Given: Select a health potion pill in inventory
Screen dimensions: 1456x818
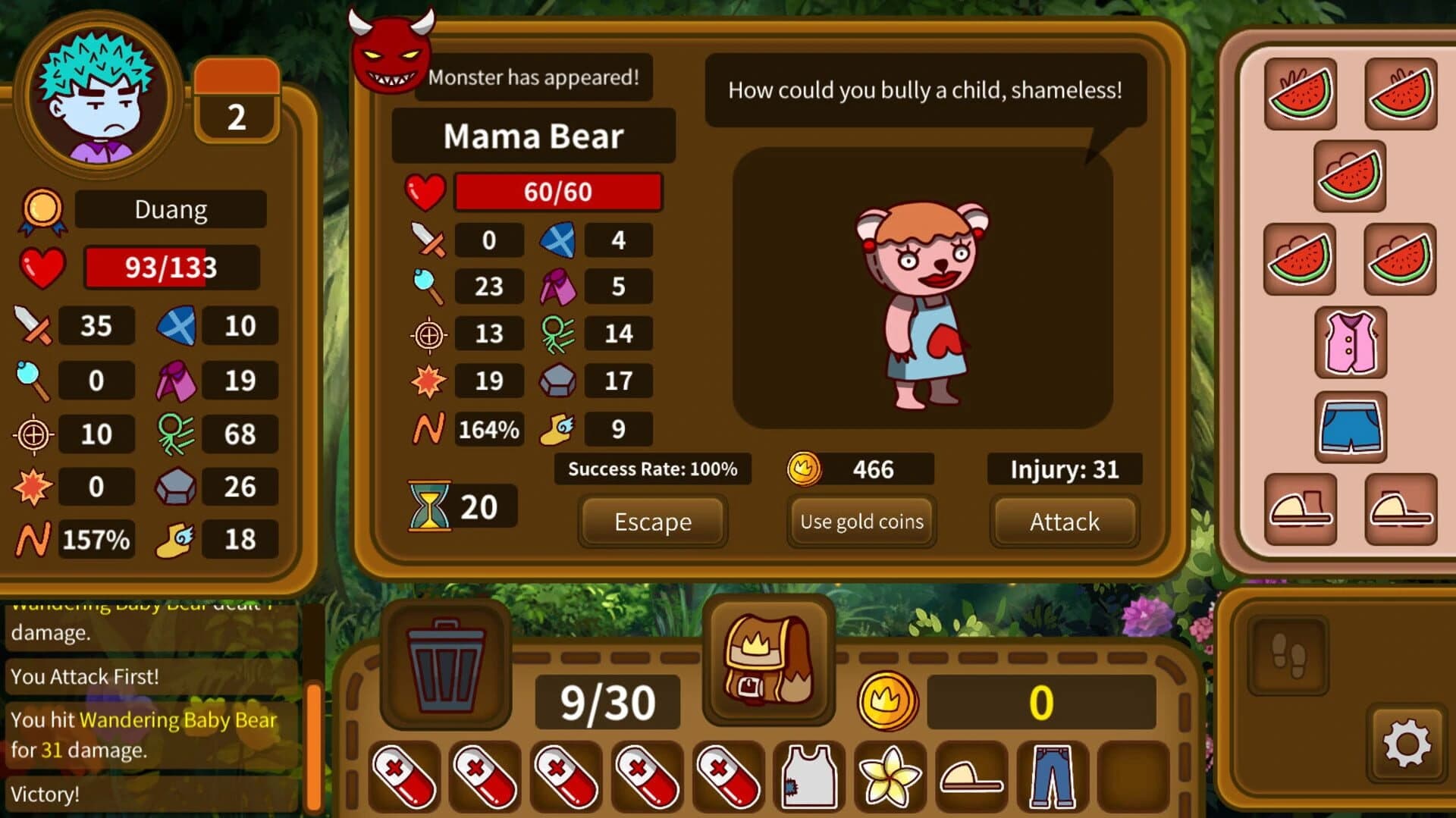Looking at the screenshot, I should pos(404,776).
